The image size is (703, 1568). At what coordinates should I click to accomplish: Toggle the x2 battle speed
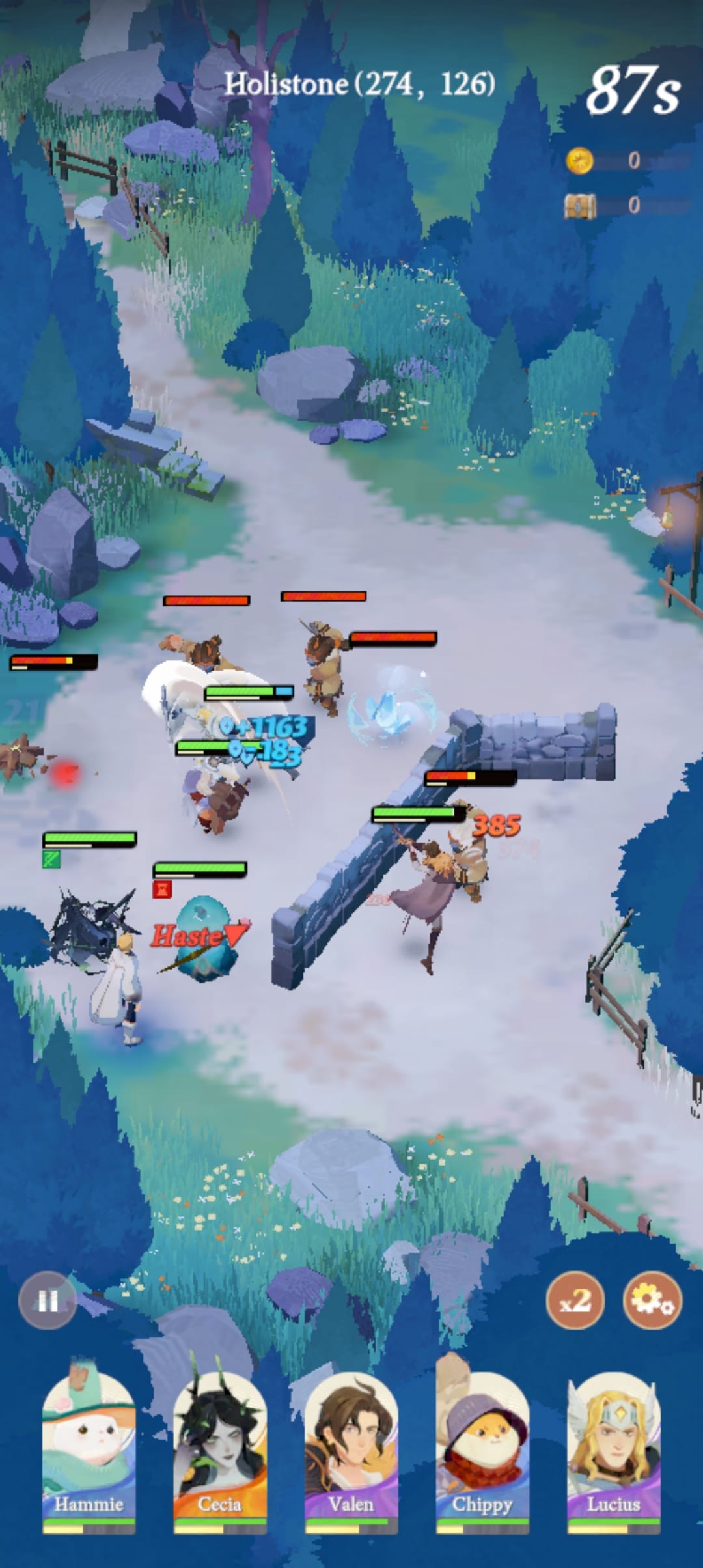click(575, 1300)
